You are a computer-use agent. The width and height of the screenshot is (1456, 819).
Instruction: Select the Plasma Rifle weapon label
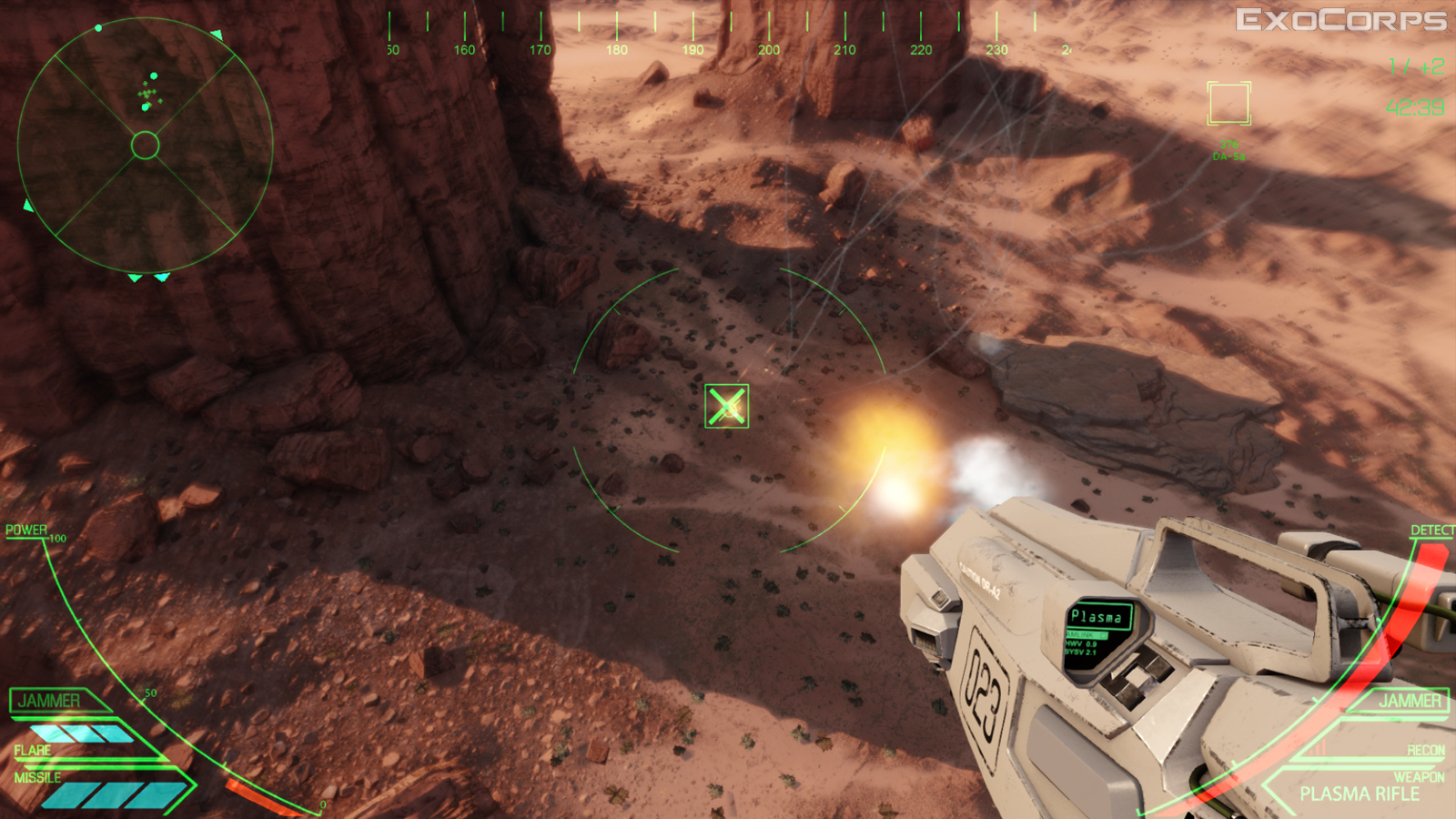click(1359, 794)
